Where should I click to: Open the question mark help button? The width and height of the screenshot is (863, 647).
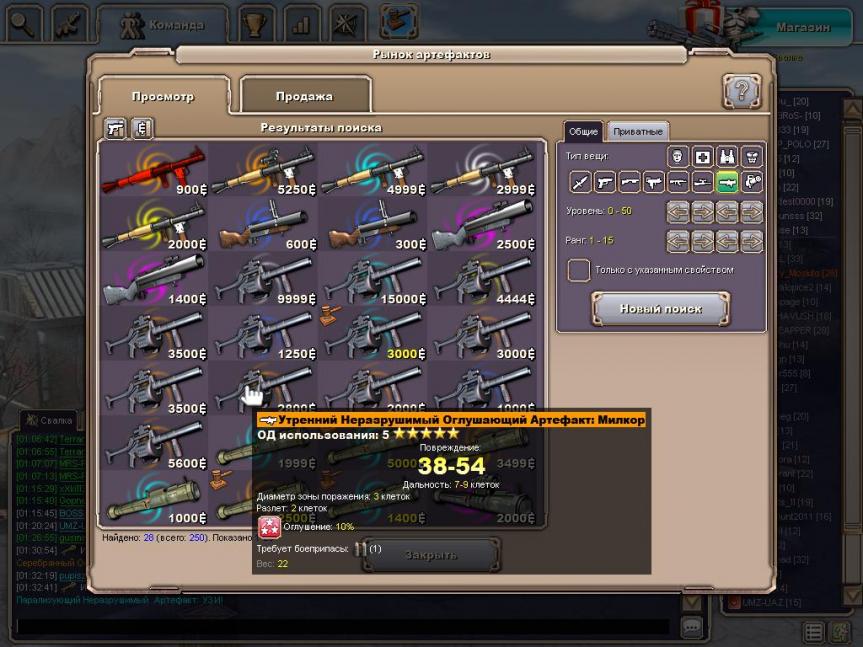tap(742, 92)
